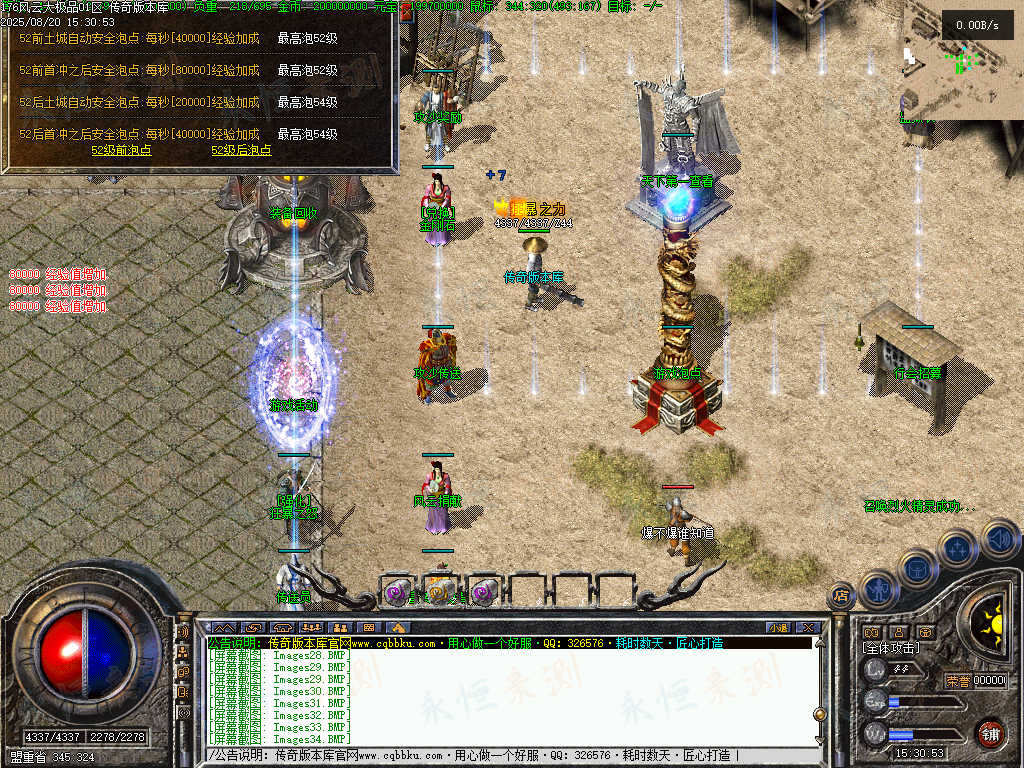Open the 荣誉 honor counter button
This screenshot has height=768, width=1024.
point(958,681)
